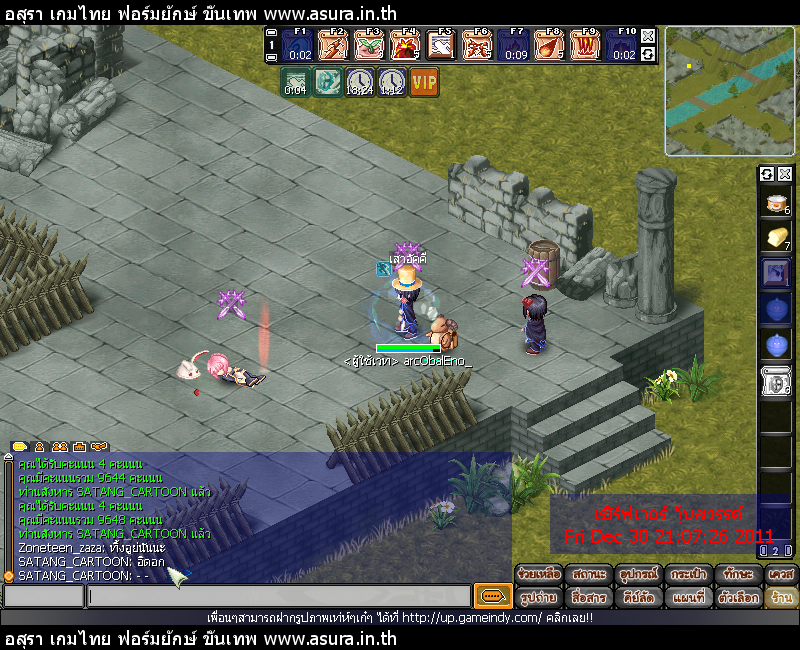Close the vertical item quickbar
The height and width of the screenshot is (650, 800).
(785, 174)
